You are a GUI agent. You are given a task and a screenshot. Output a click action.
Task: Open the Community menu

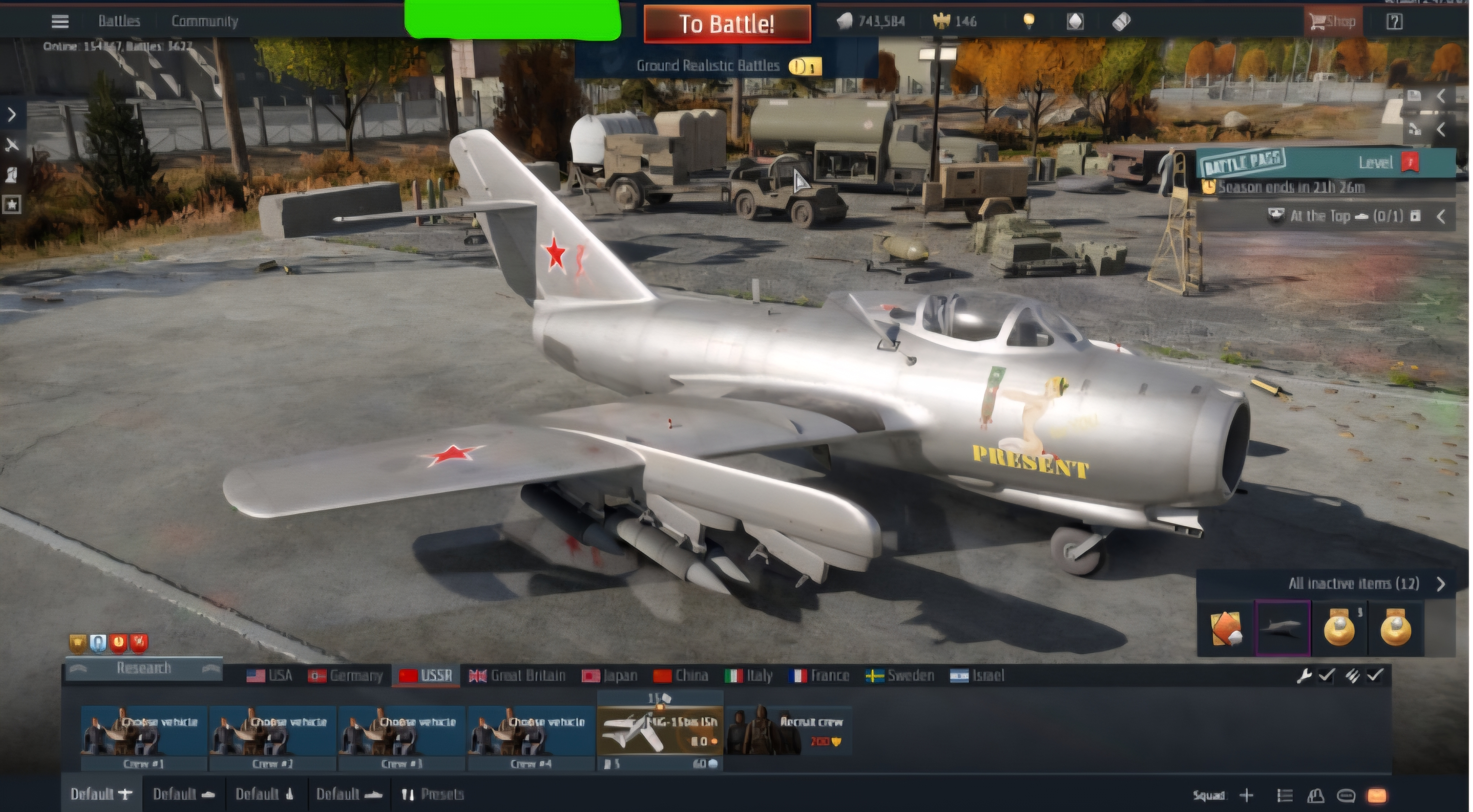coord(205,22)
